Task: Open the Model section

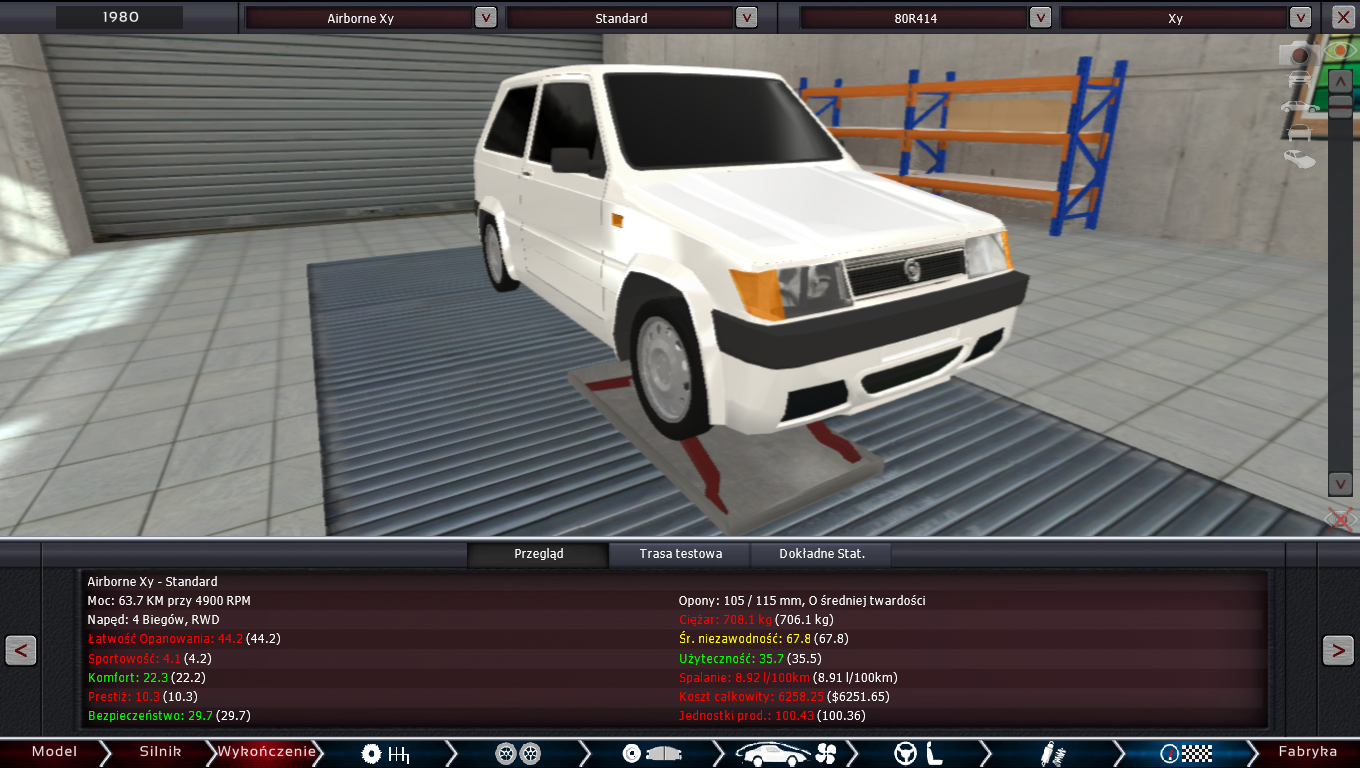Action: (x=53, y=752)
